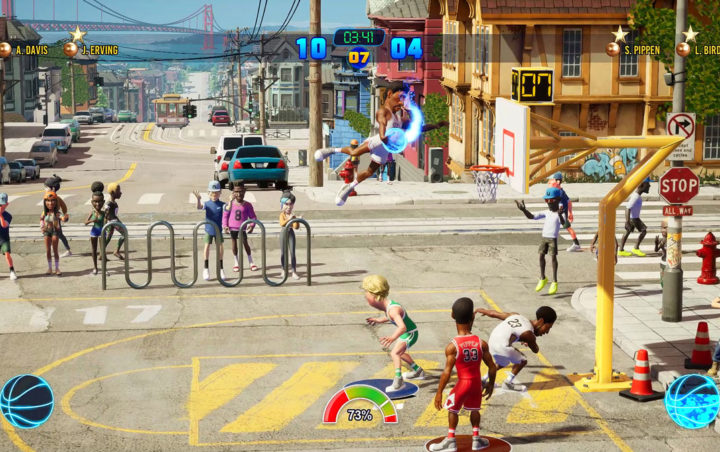Select the J. Erving player tag

92,49
